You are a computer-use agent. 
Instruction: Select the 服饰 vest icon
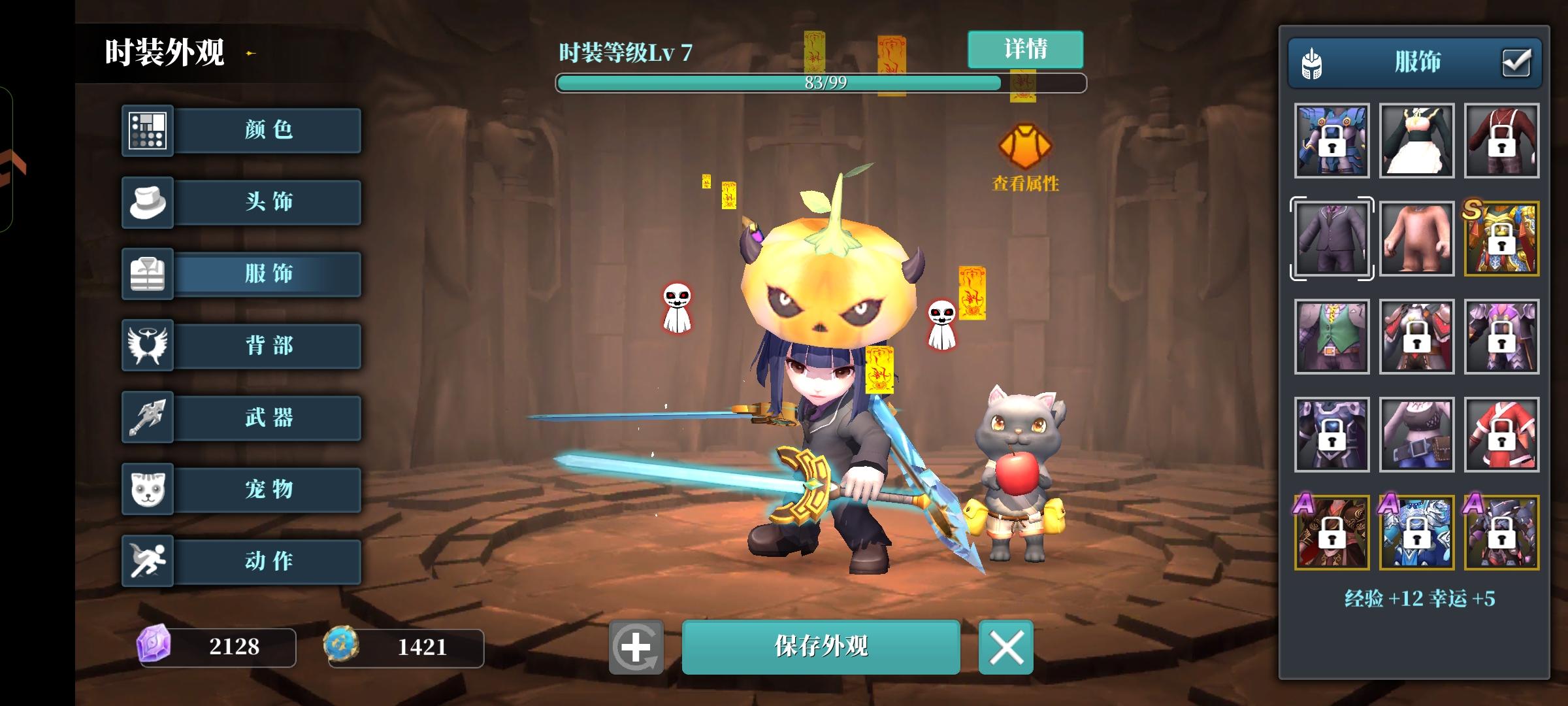click(x=147, y=275)
